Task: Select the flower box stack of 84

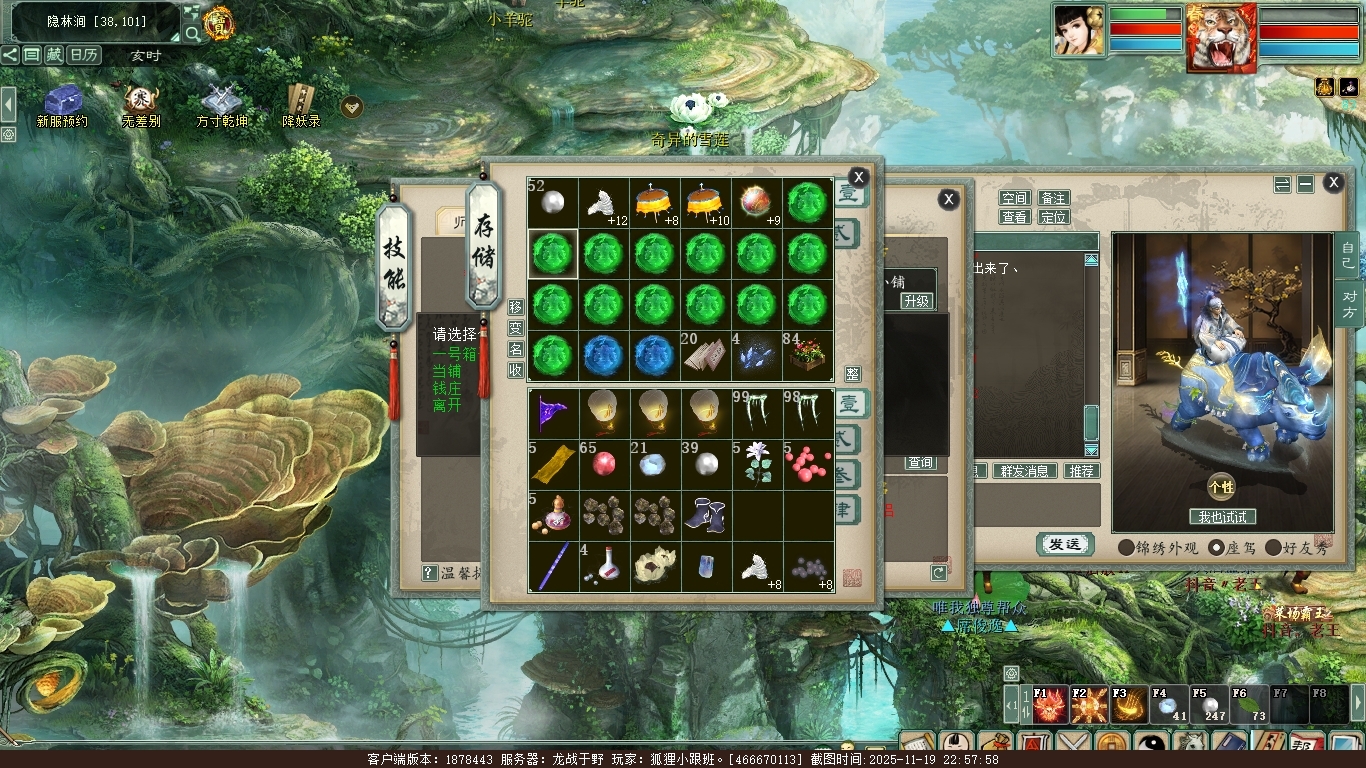Action: click(808, 356)
